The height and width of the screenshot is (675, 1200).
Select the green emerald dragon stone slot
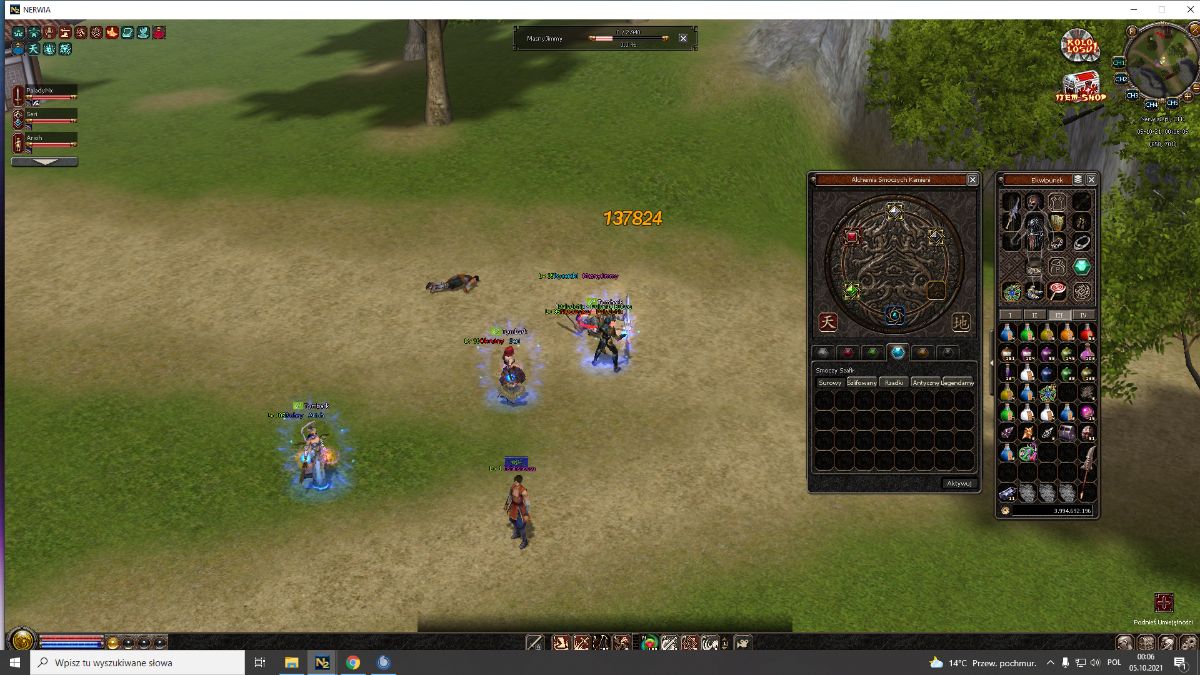pos(851,291)
